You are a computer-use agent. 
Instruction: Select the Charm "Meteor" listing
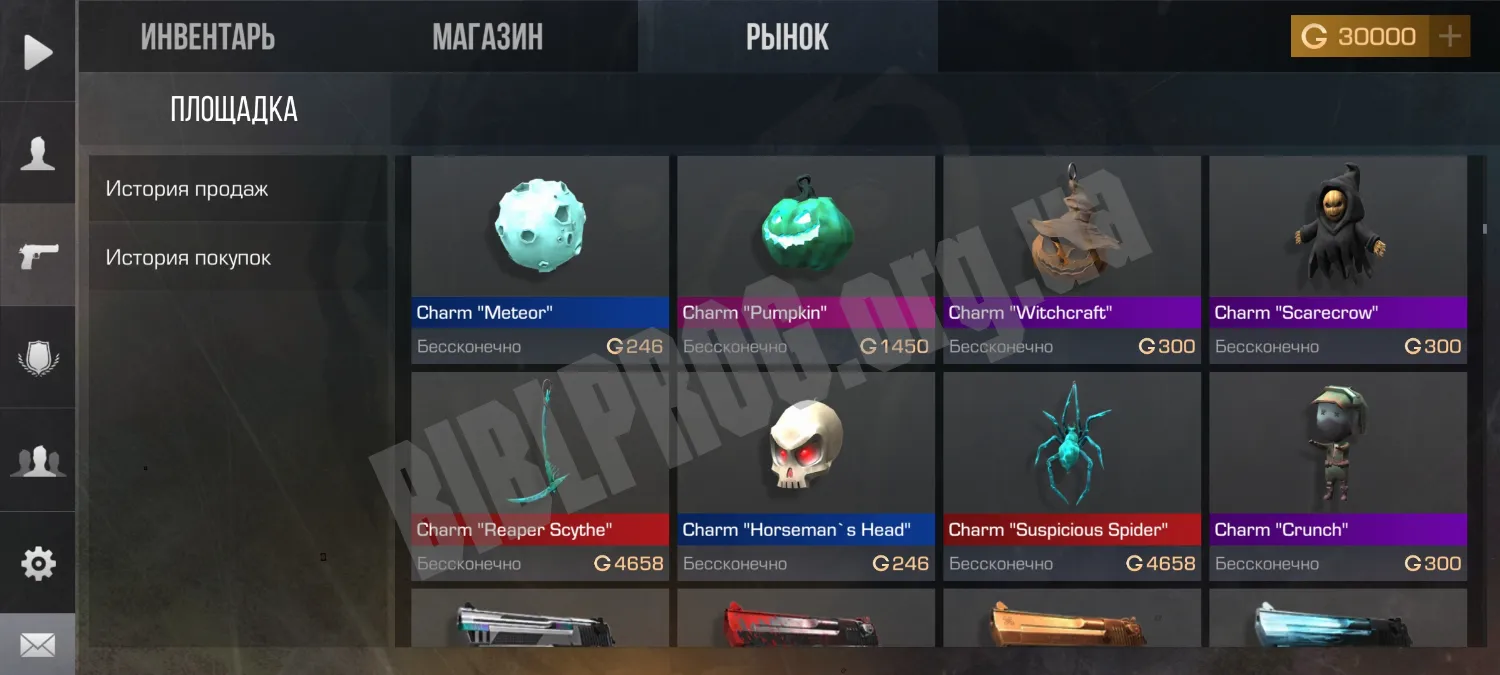540,258
